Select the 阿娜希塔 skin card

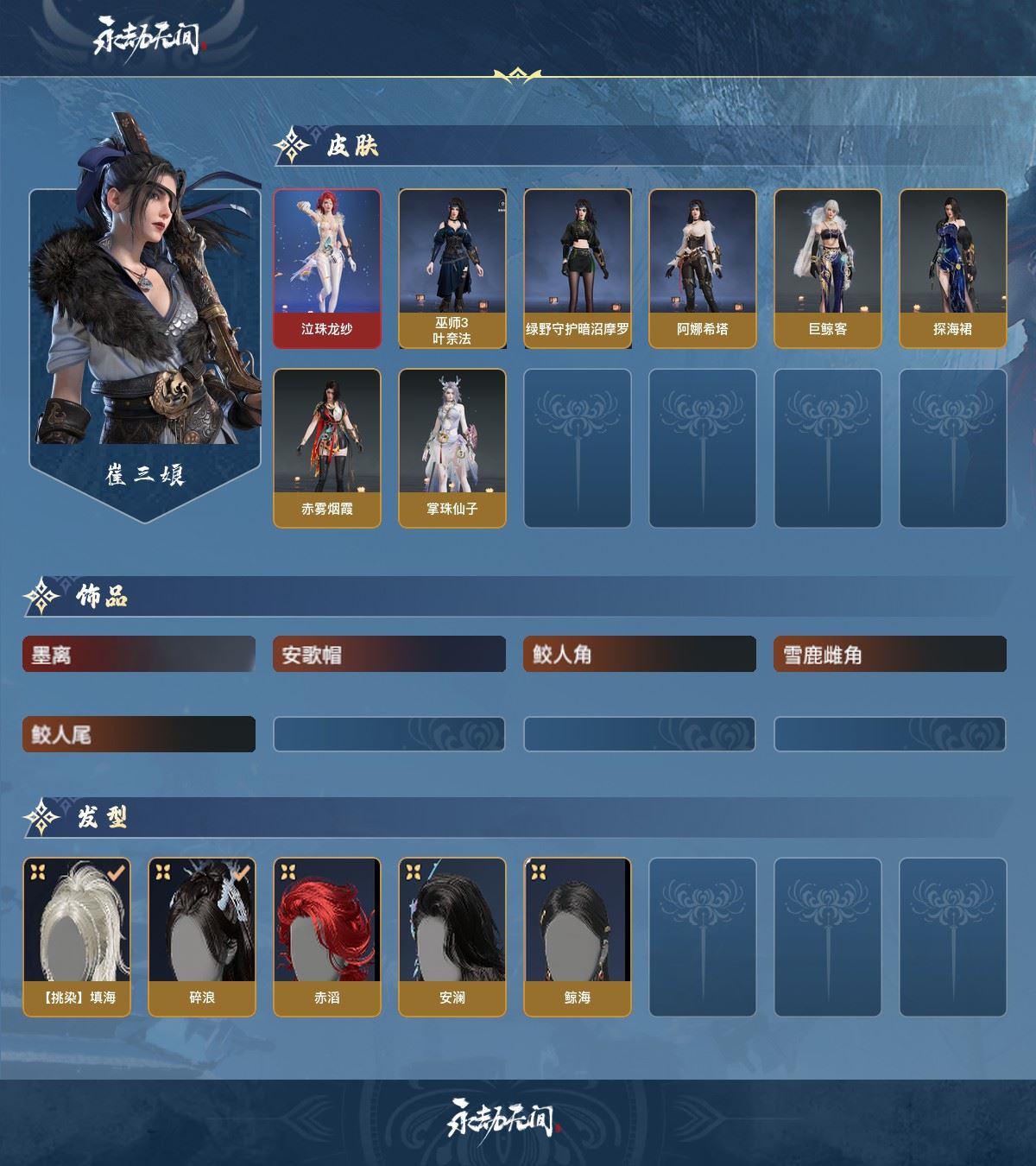point(703,269)
